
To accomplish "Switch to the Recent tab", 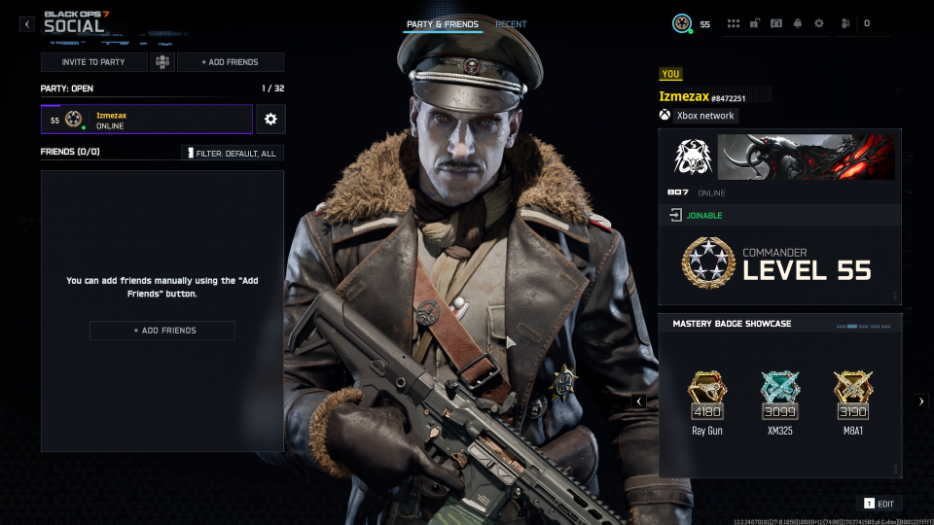I will tap(511, 24).
